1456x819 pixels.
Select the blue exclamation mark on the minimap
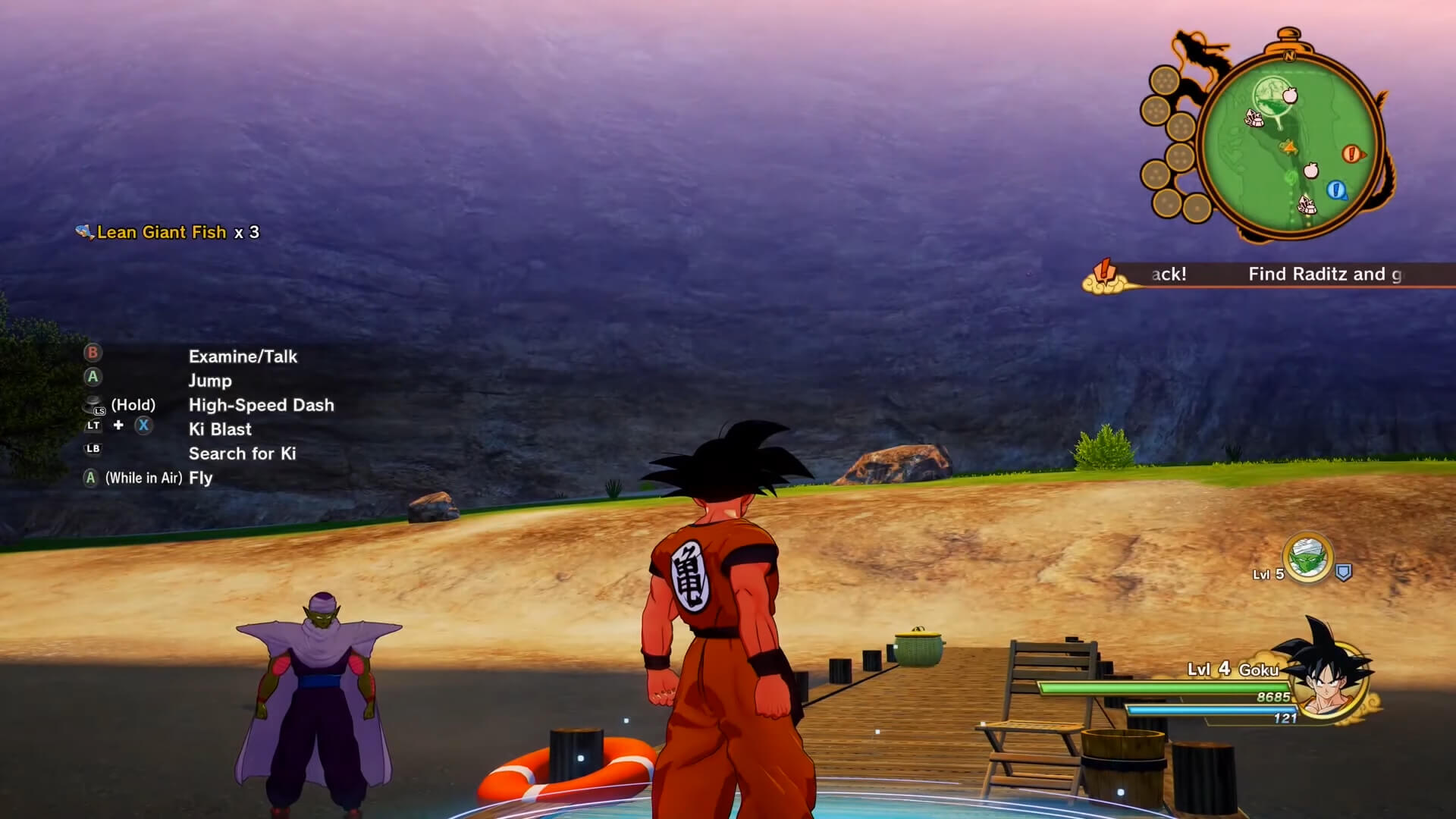click(1335, 190)
